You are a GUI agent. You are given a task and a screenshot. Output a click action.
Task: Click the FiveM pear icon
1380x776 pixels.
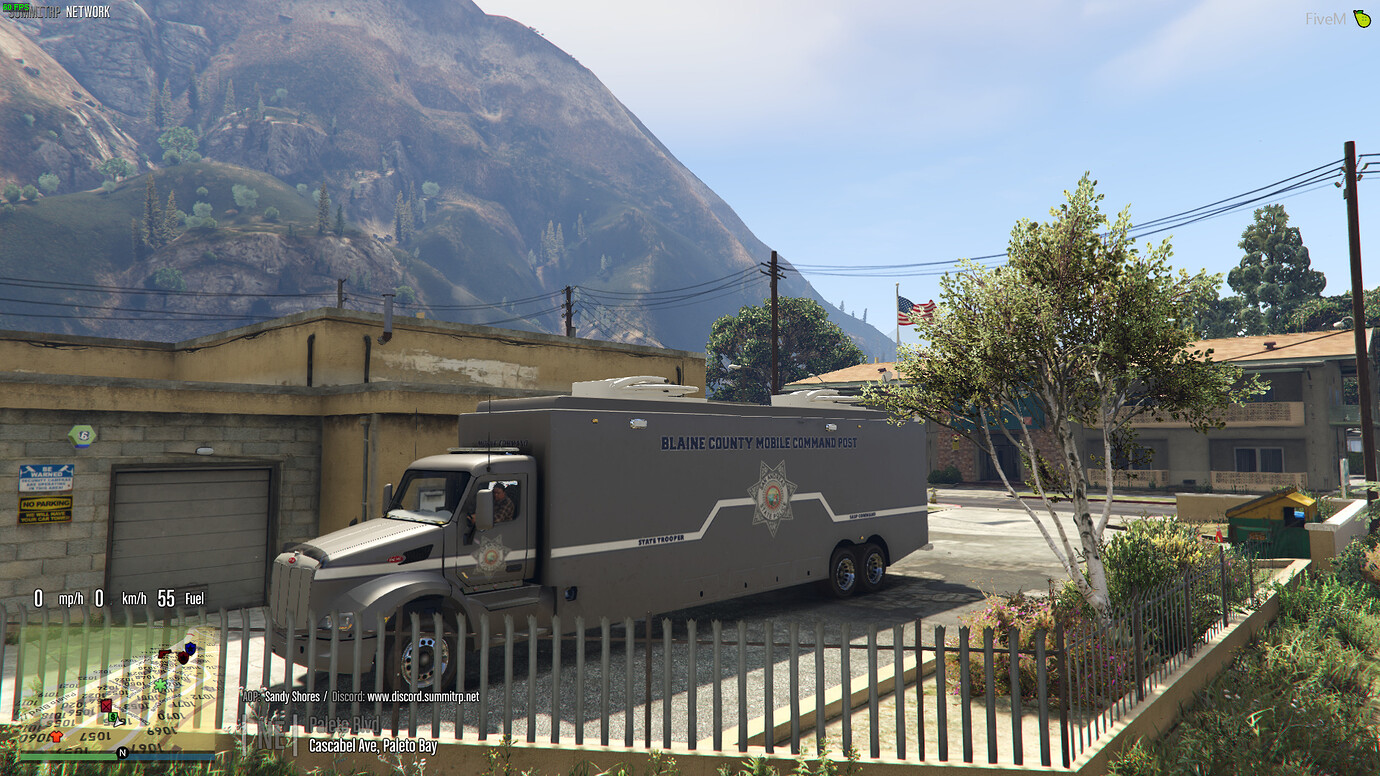coord(1360,19)
